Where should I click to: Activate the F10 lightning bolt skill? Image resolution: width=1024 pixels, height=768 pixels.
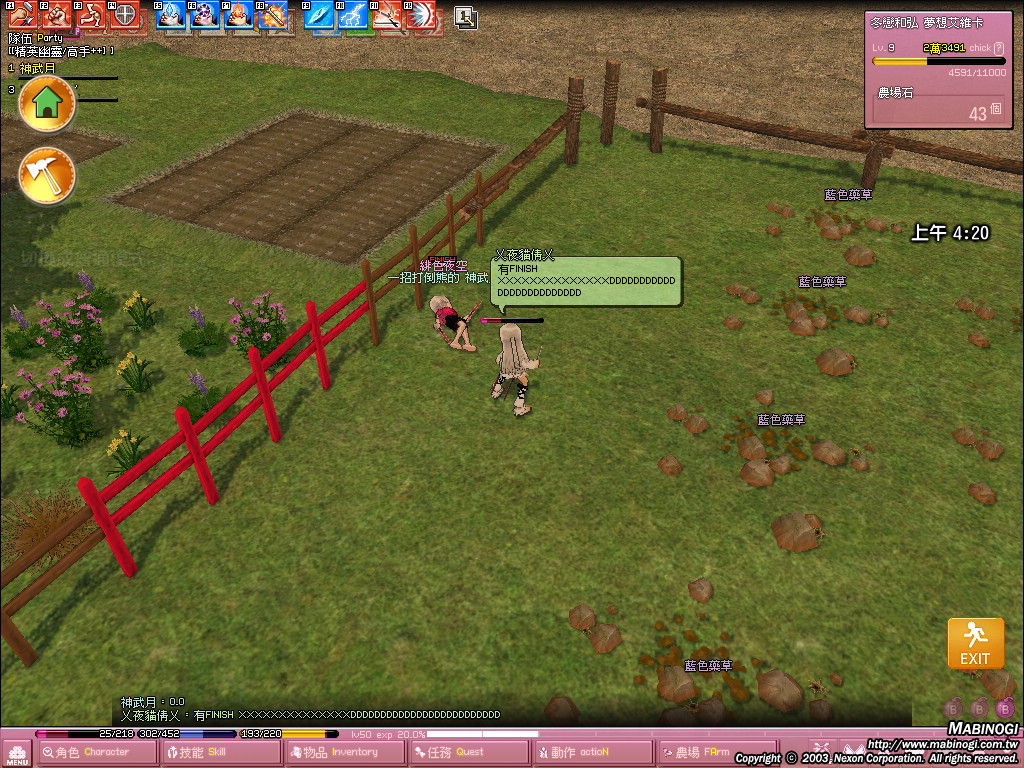(x=354, y=15)
